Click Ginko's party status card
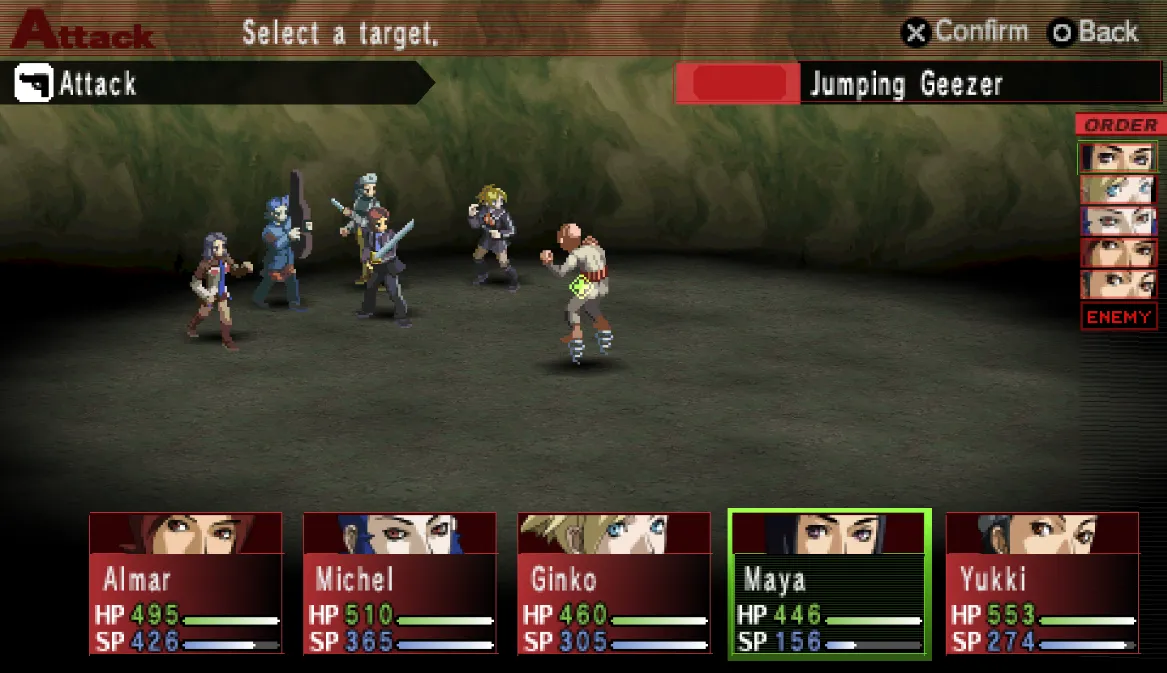1167x673 pixels. [x=614, y=583]
